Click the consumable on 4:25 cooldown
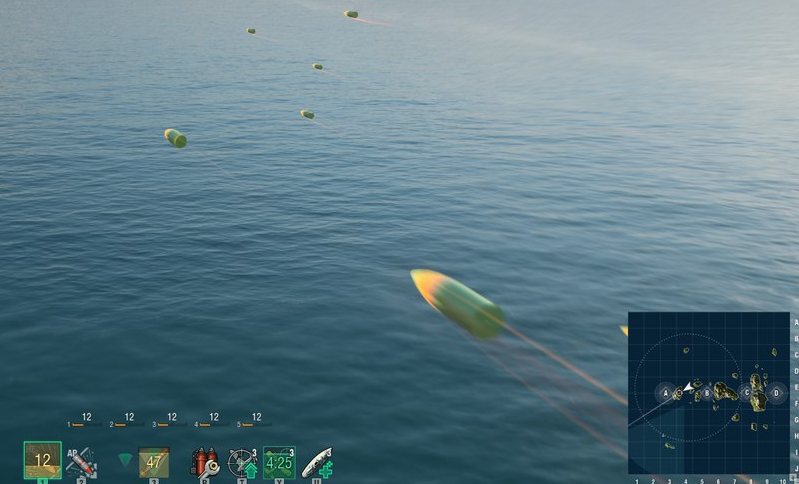This screenshot has height=484, width=799. click(x=279, y=462)
